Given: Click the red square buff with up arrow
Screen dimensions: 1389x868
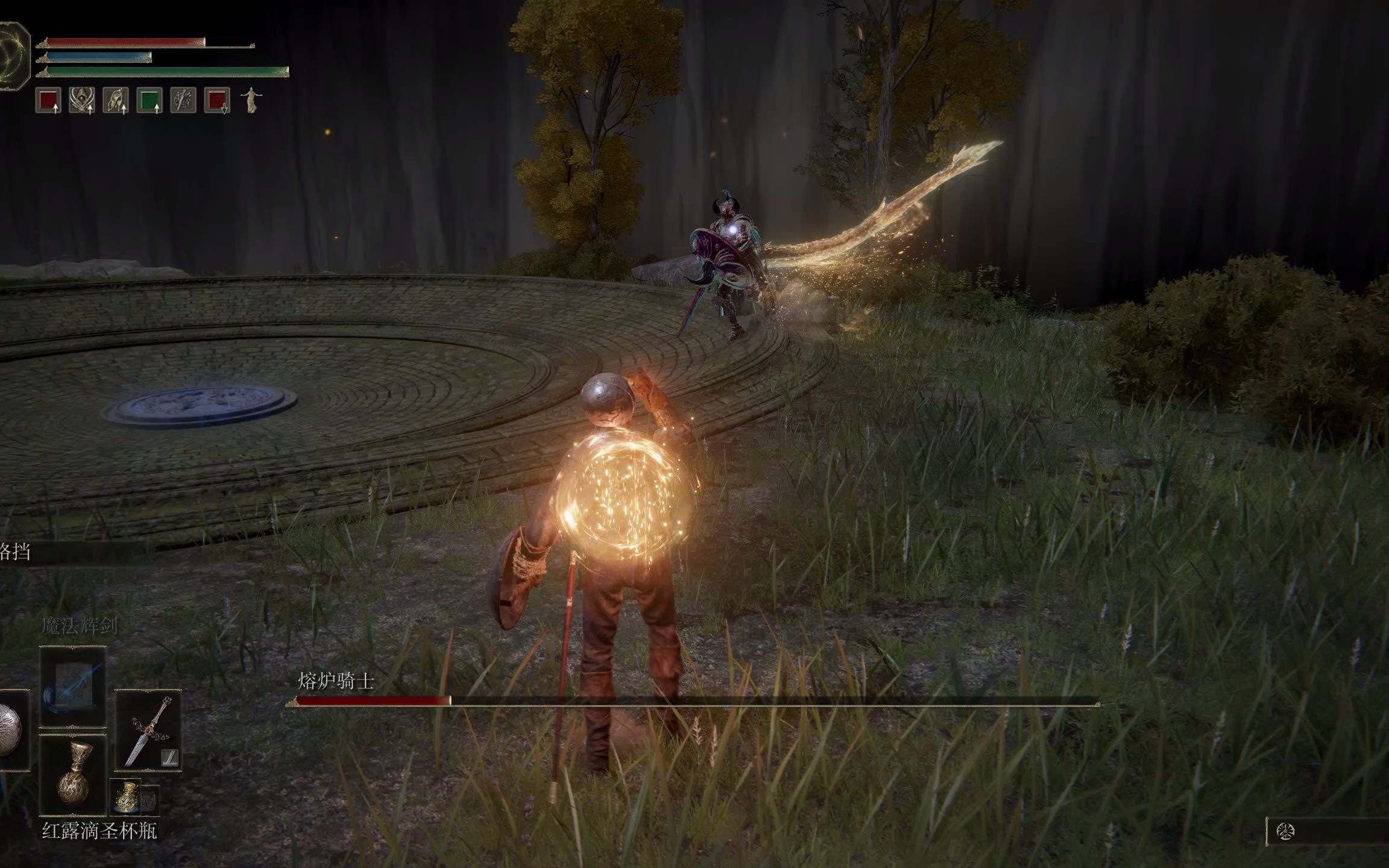Looking at the screenshot, I should point(48,101).
